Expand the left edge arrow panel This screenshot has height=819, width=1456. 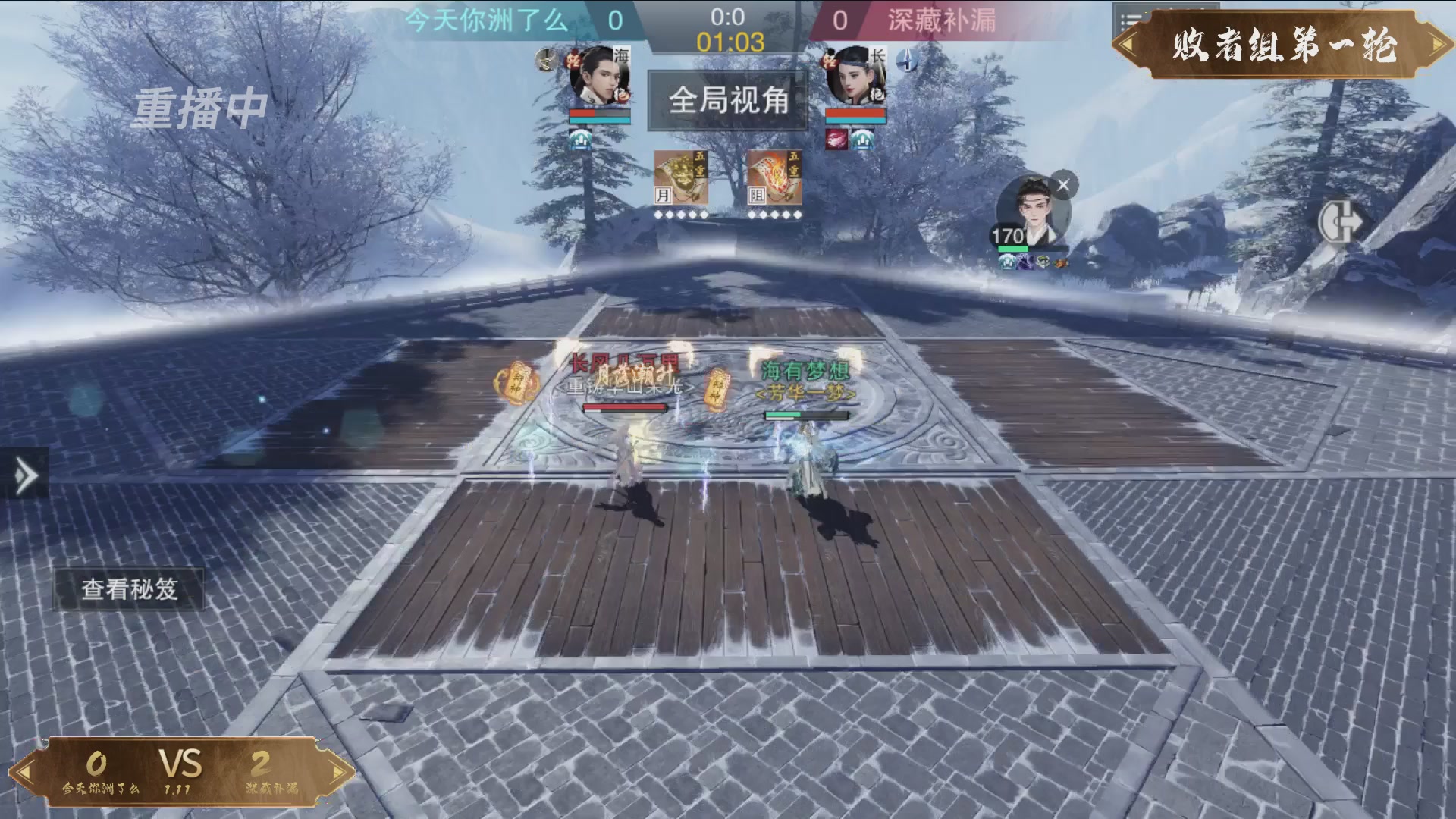point(25,476)
